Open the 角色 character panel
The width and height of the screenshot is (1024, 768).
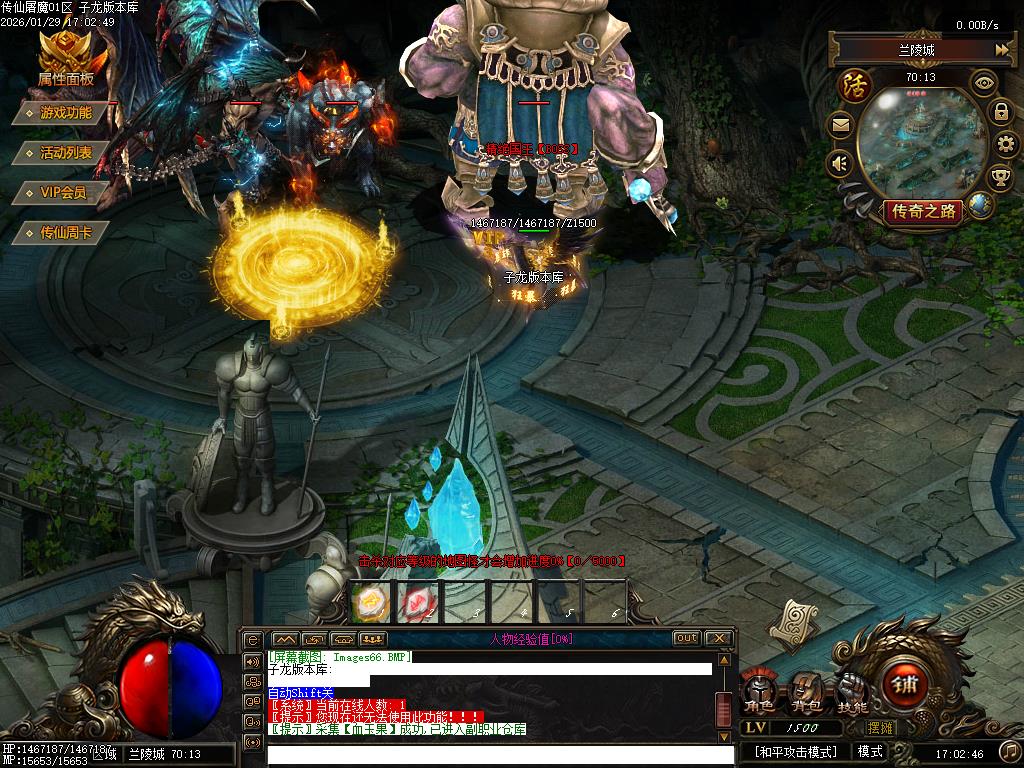tap(758, 692)
